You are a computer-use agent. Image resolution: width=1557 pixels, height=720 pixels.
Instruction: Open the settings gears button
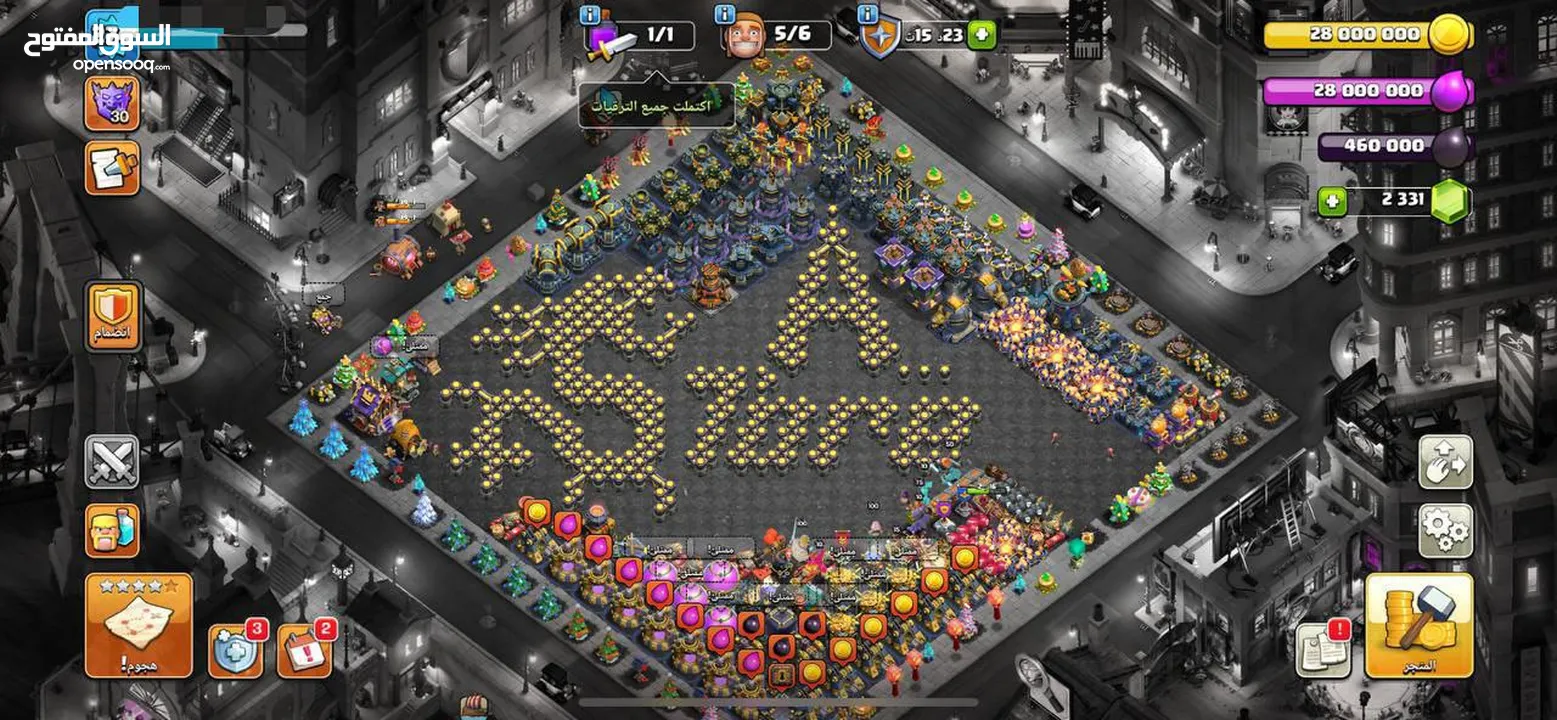(x=1445, y=530)
